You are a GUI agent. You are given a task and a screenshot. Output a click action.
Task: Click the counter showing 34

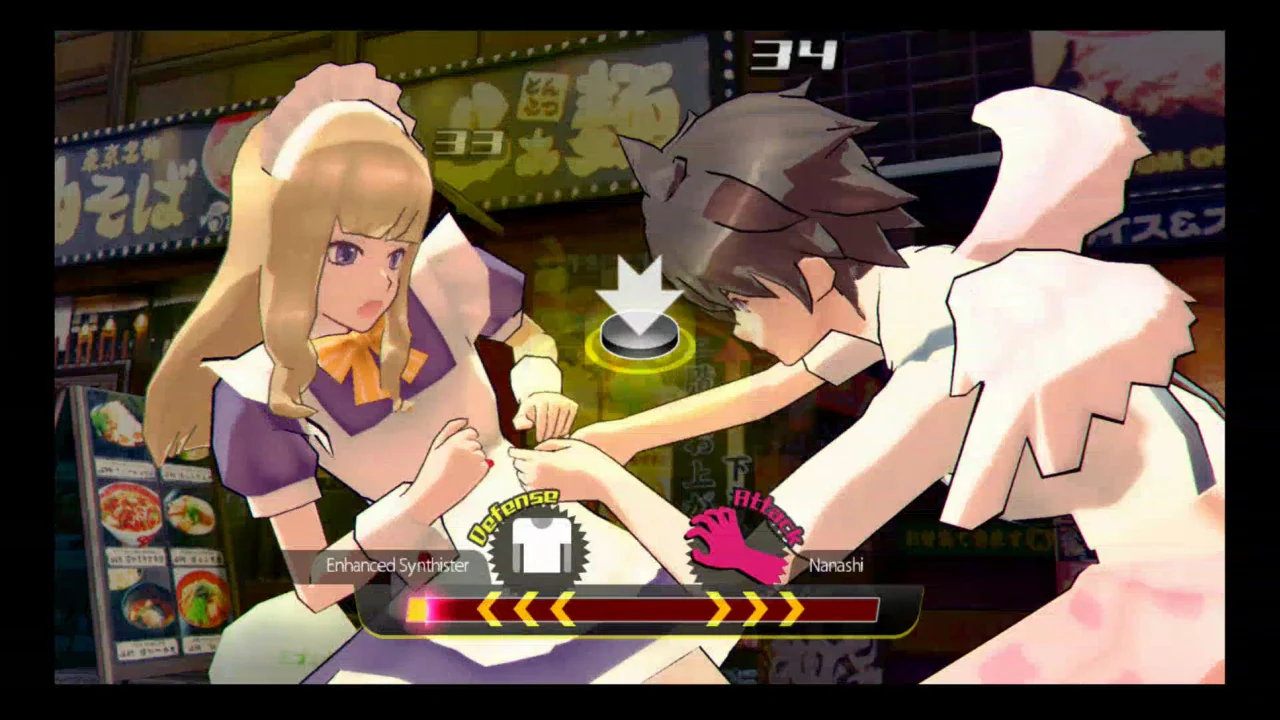pos(795,55)
